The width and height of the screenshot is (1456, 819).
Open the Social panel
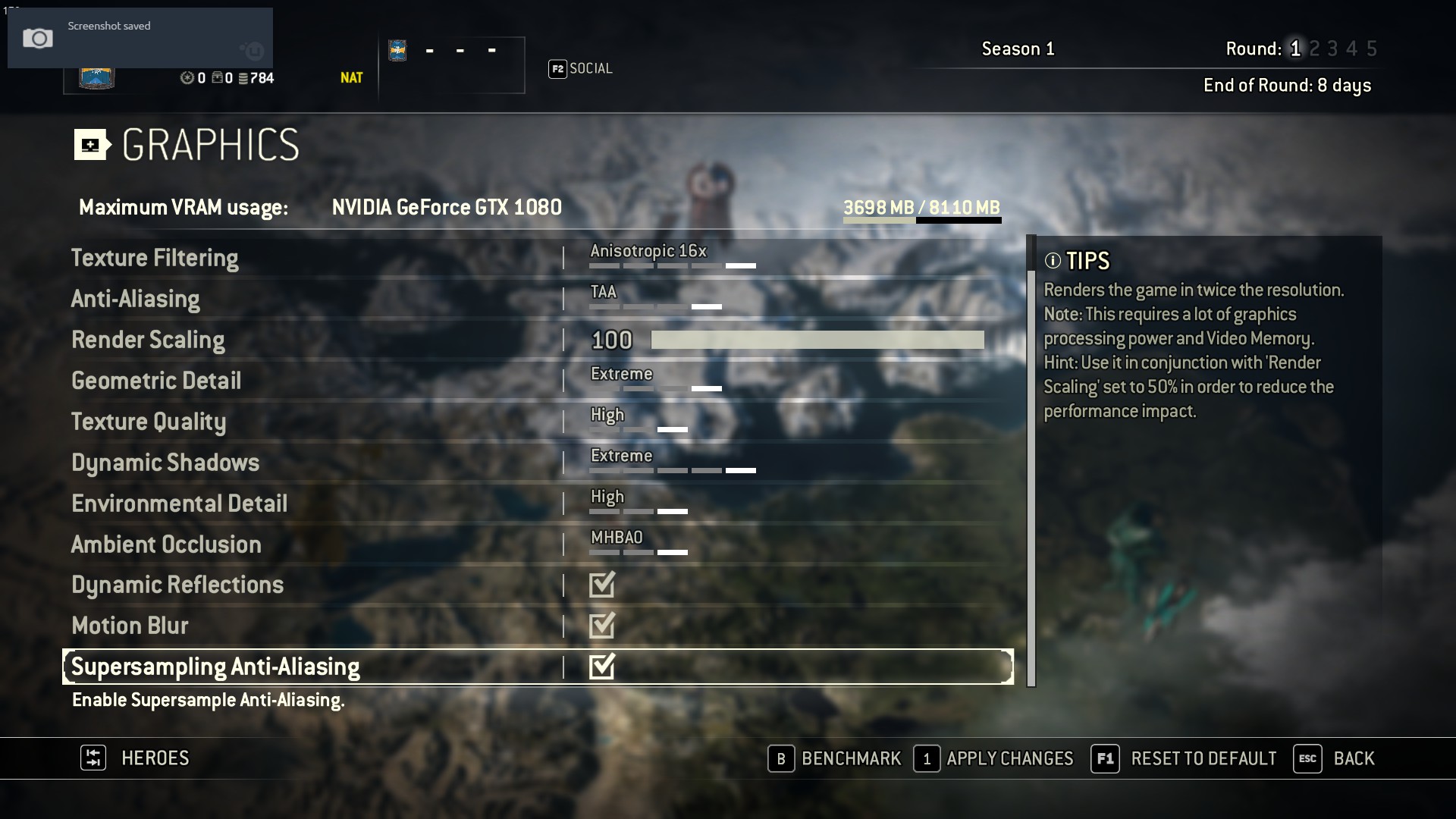coord(581,69)
